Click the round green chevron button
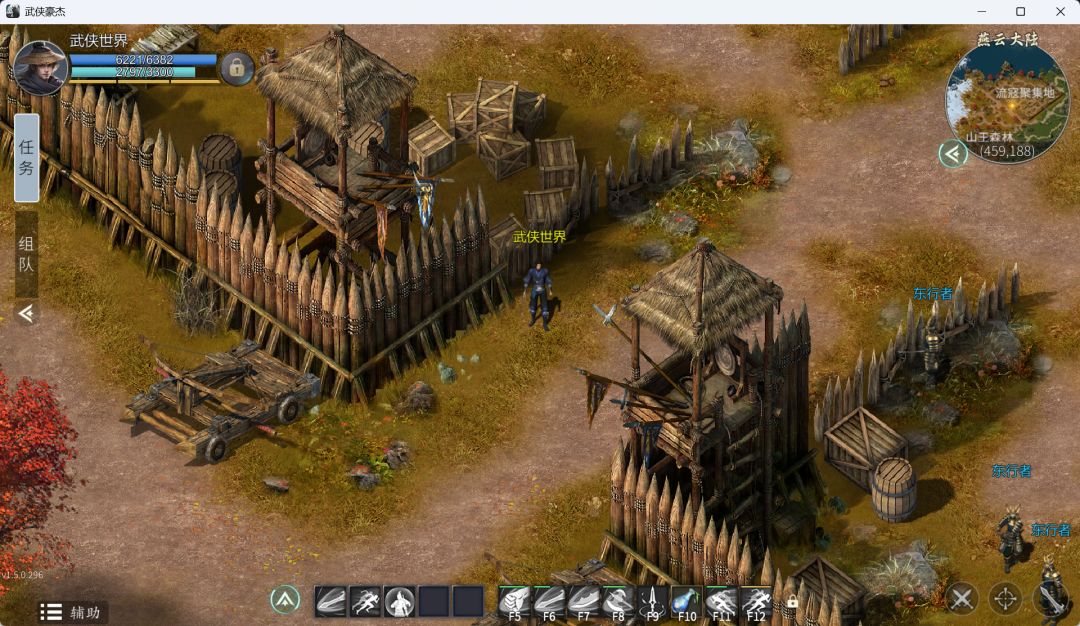 coord(285,600)
